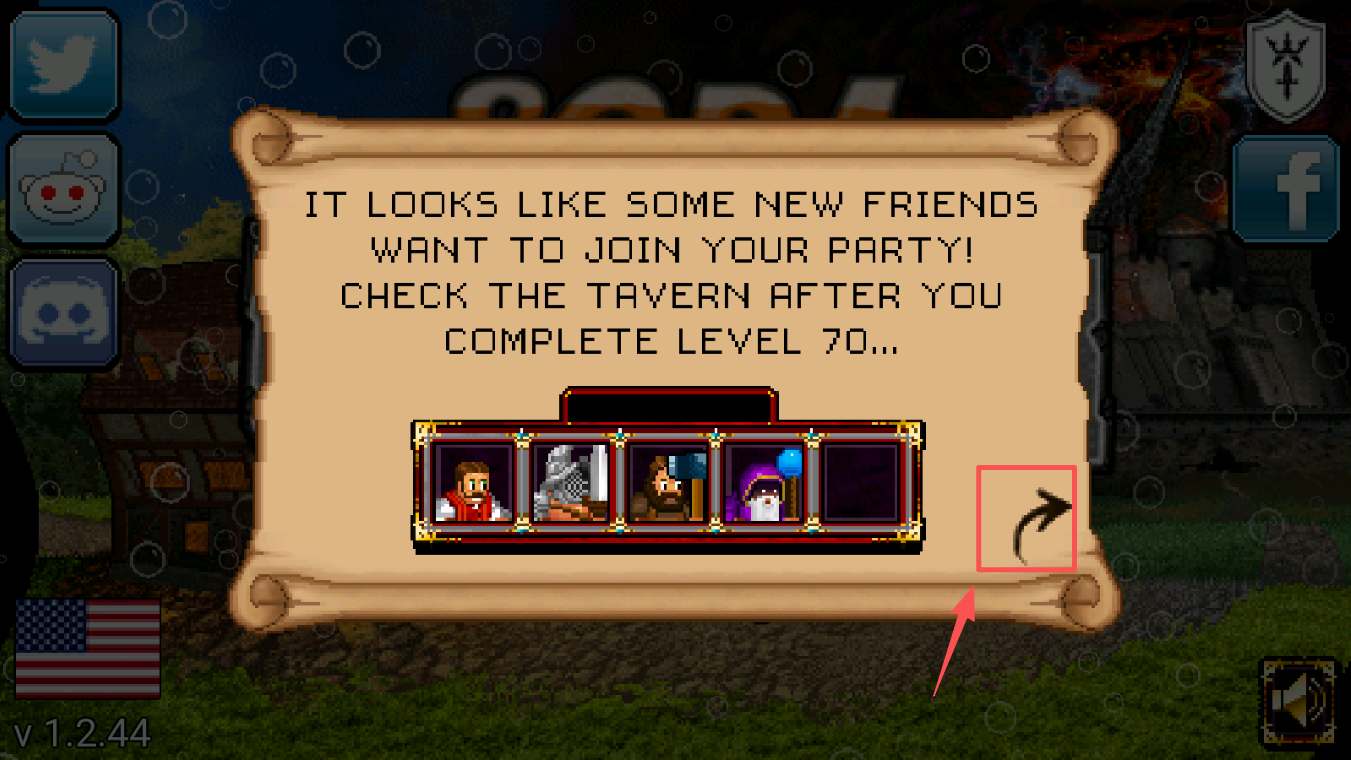The image size is (1351, 760).
Task: Pick the purple wizard portrait
Action: coord(764,485)
